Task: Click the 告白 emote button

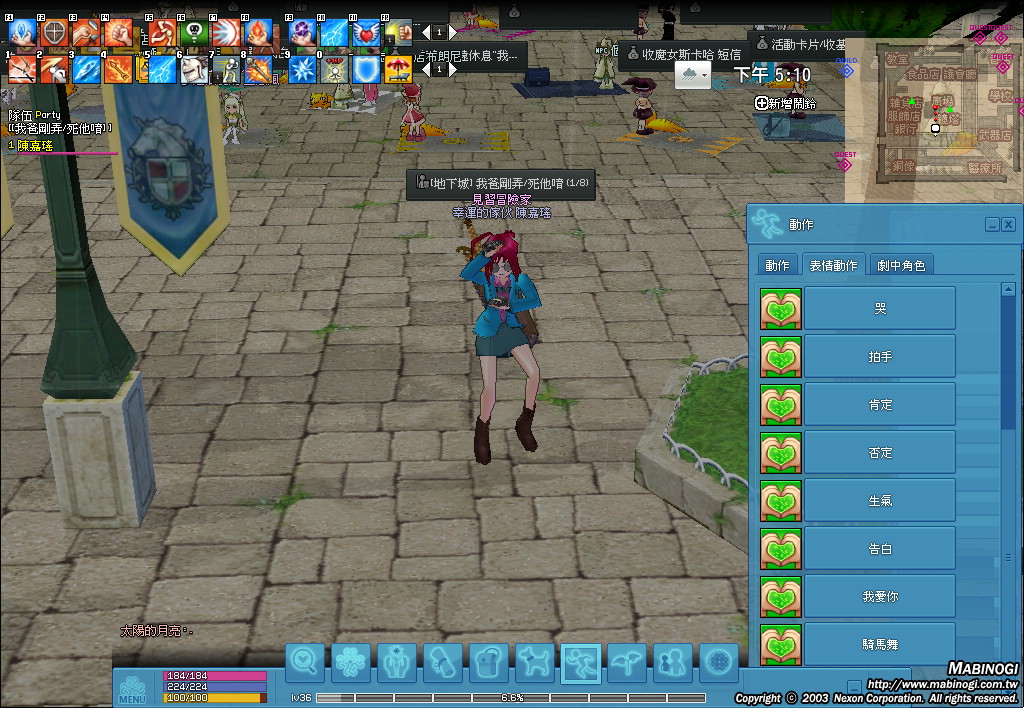Action: 880,548
